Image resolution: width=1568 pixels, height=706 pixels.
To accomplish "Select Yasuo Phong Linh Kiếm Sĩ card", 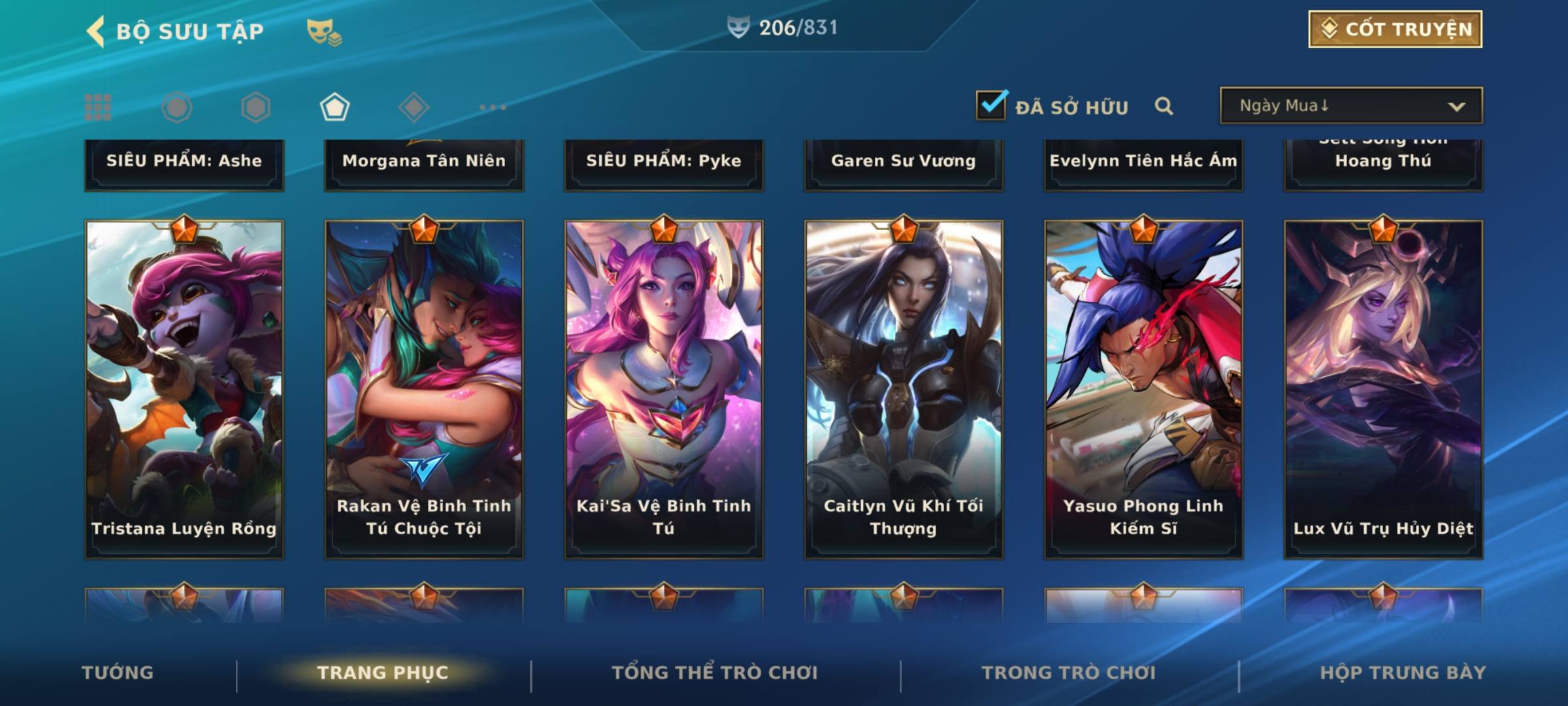I will click(1143, 389).
